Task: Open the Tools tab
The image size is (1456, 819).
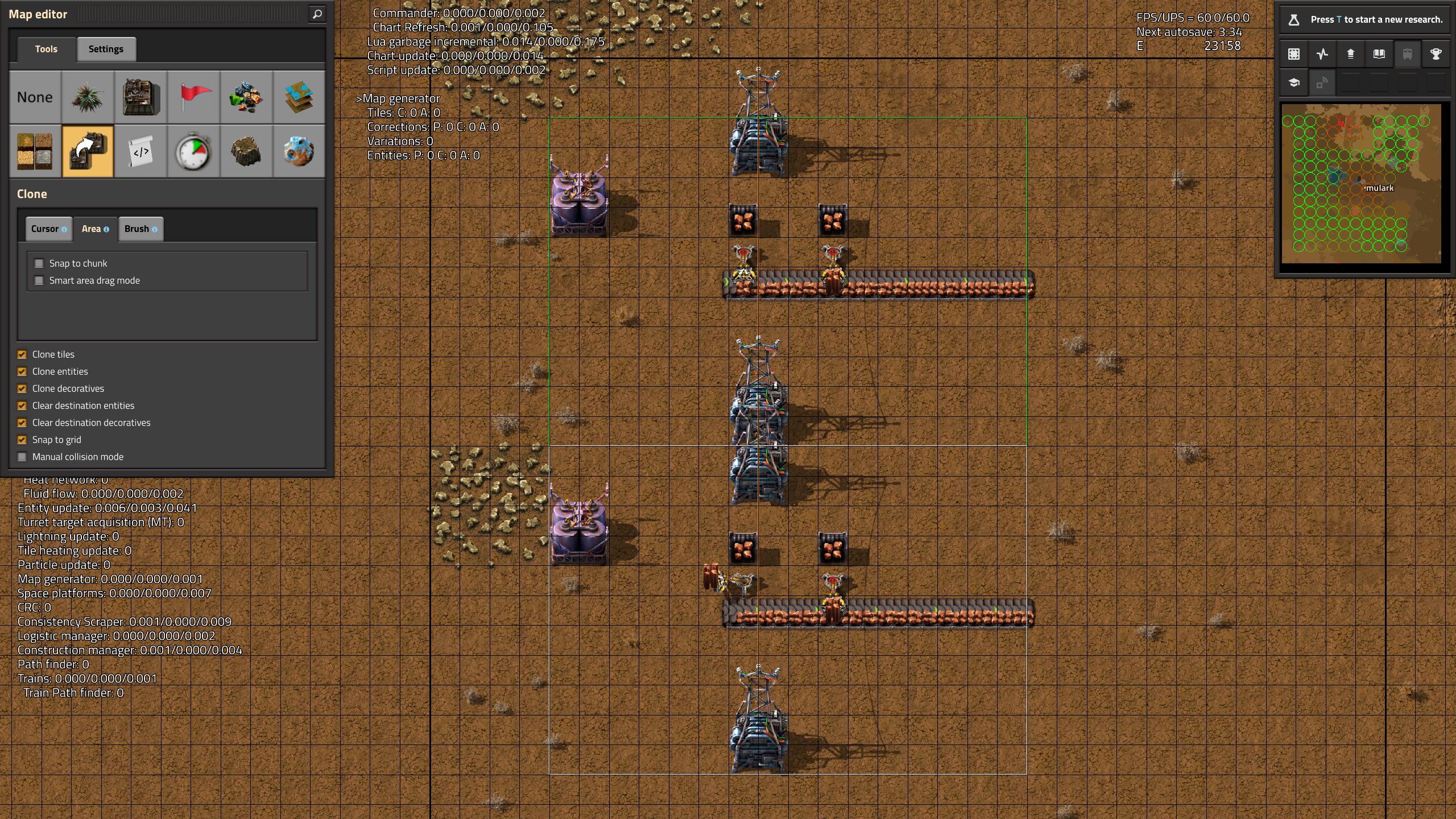Action: (46, 49)
